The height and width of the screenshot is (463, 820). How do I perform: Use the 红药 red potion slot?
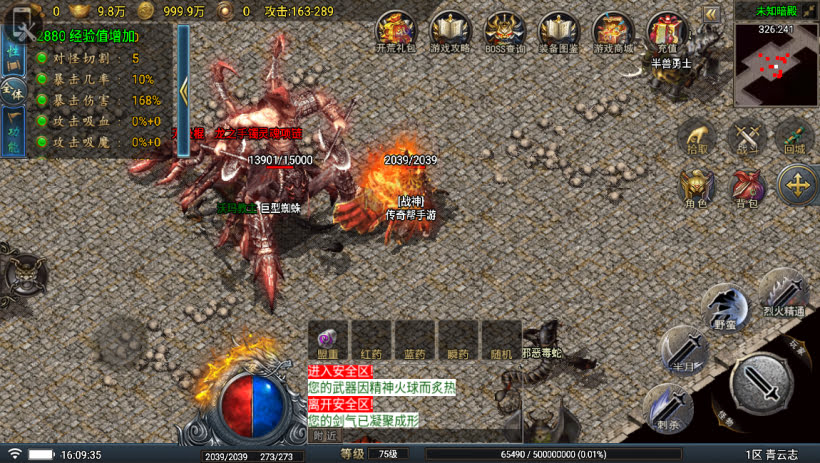click(x=371, y=339)
